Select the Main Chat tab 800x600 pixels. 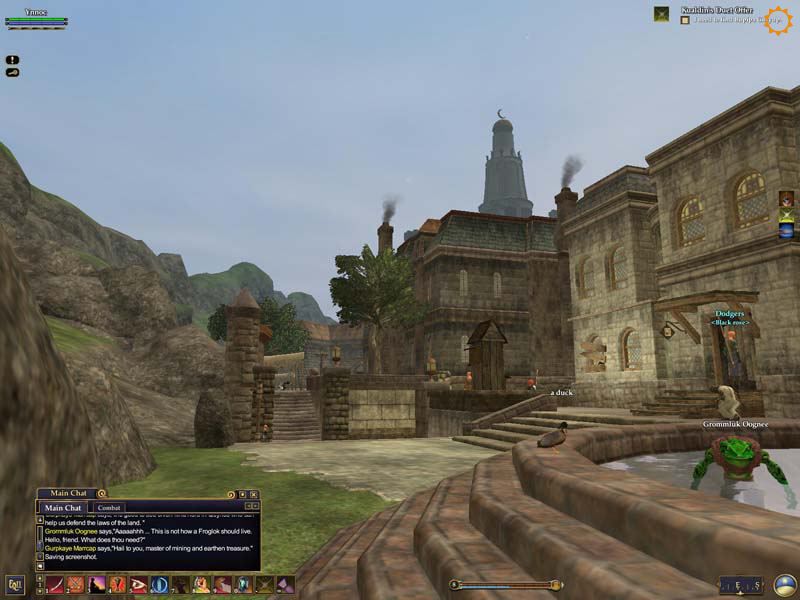[x=62, y=508]
